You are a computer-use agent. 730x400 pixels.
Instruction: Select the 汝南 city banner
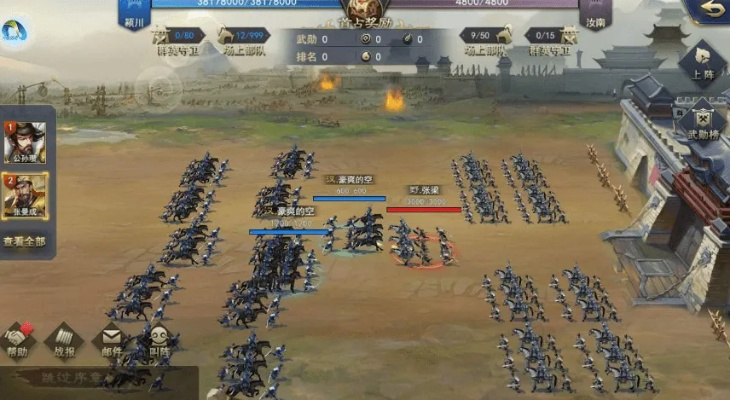click(594, 14)
